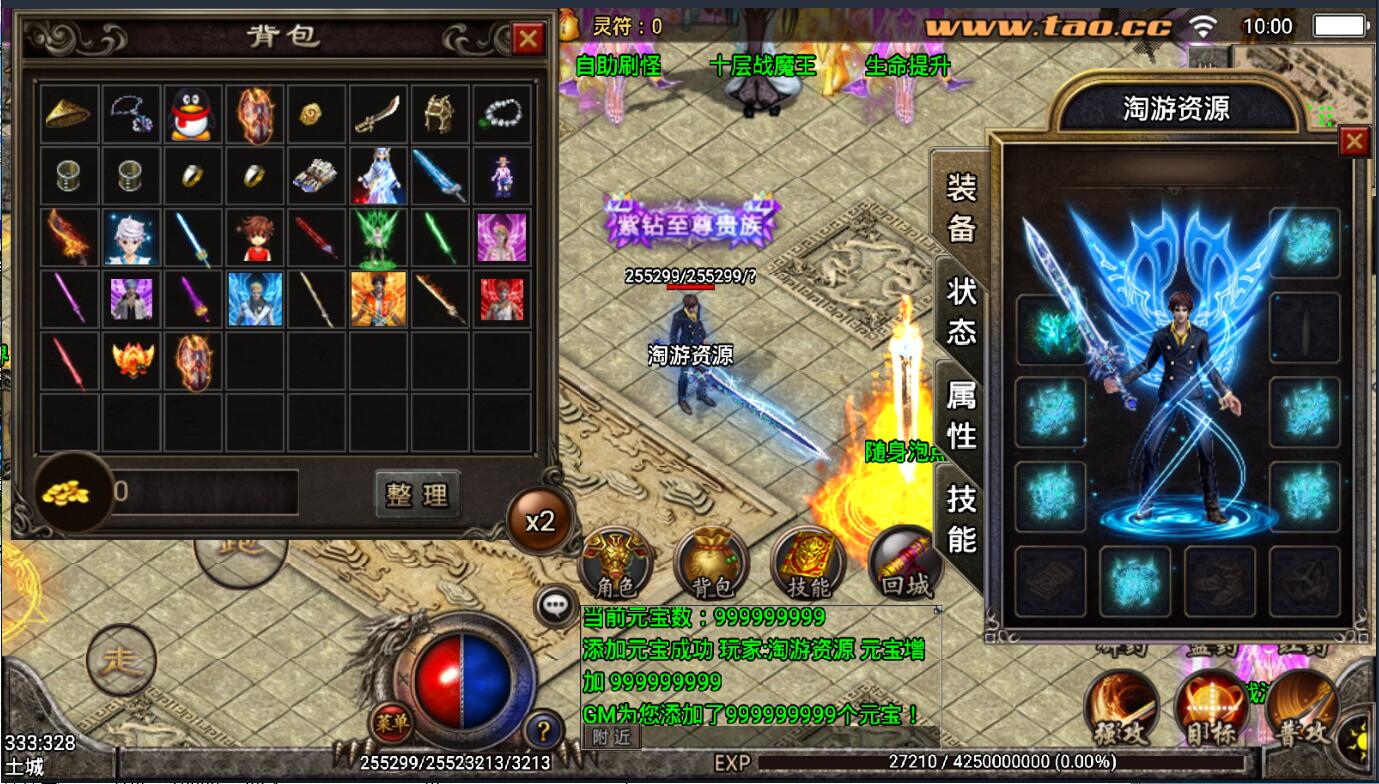Open the 属性 attributes tab
Screen dimensions: 1379x784
pyautogui.click(x=961, y=415)
